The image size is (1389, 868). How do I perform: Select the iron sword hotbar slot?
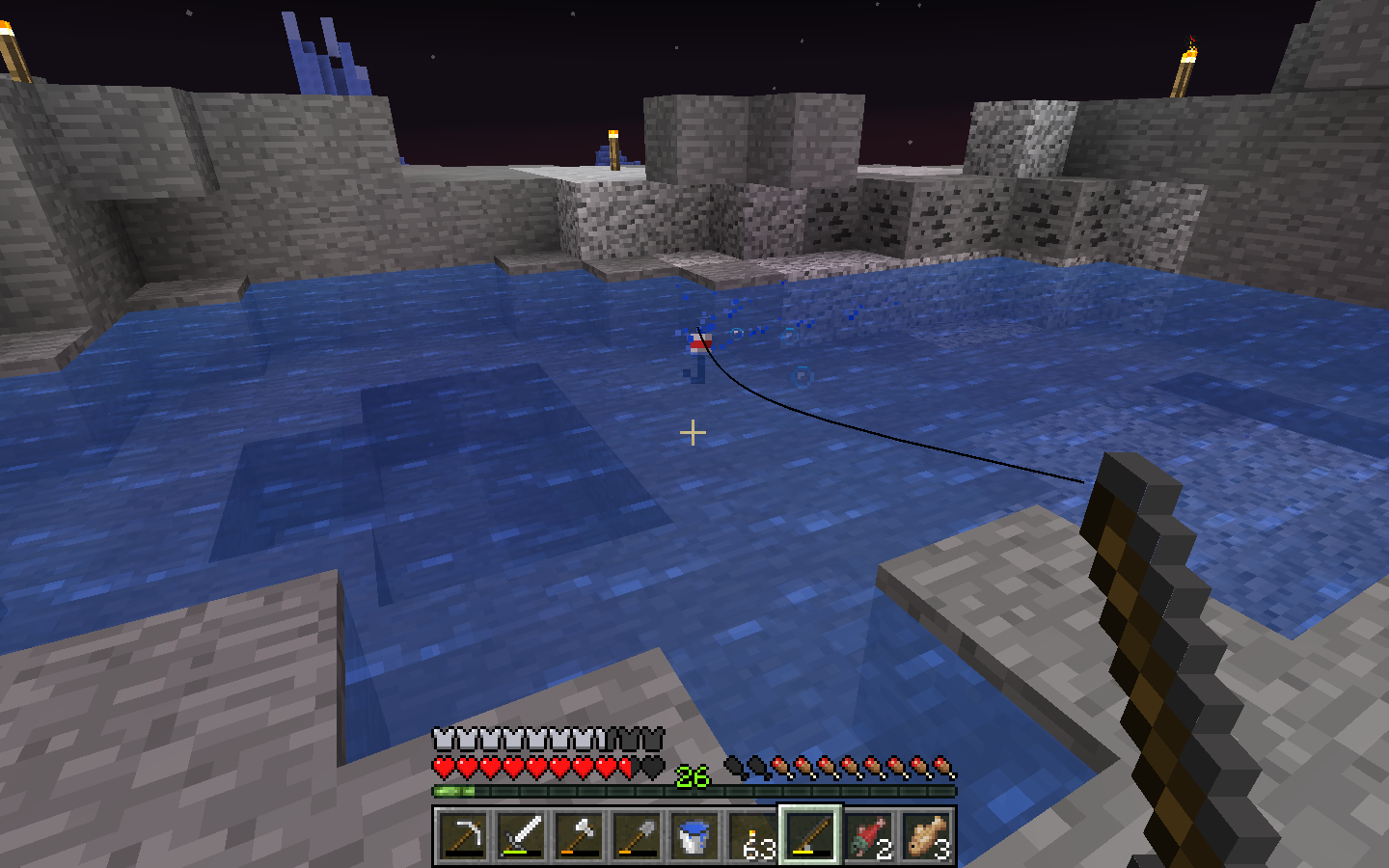[521, 835]
